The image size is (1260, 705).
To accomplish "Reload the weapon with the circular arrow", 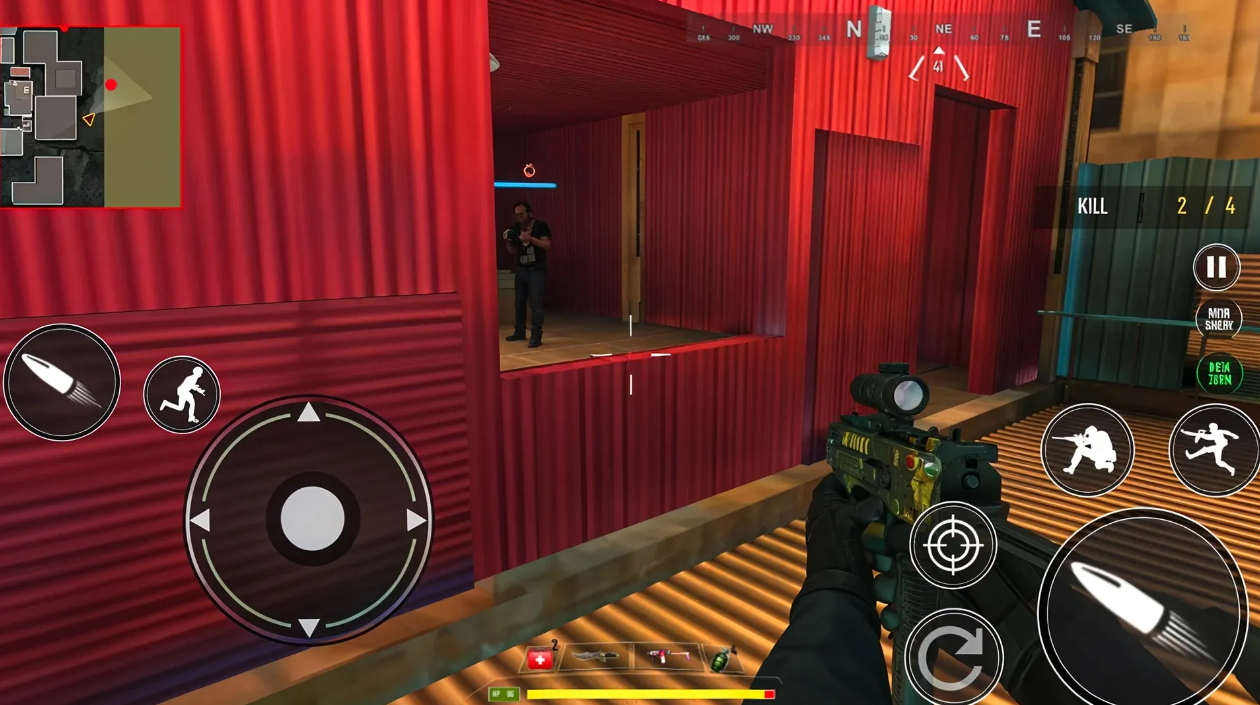I will [952, 657].
